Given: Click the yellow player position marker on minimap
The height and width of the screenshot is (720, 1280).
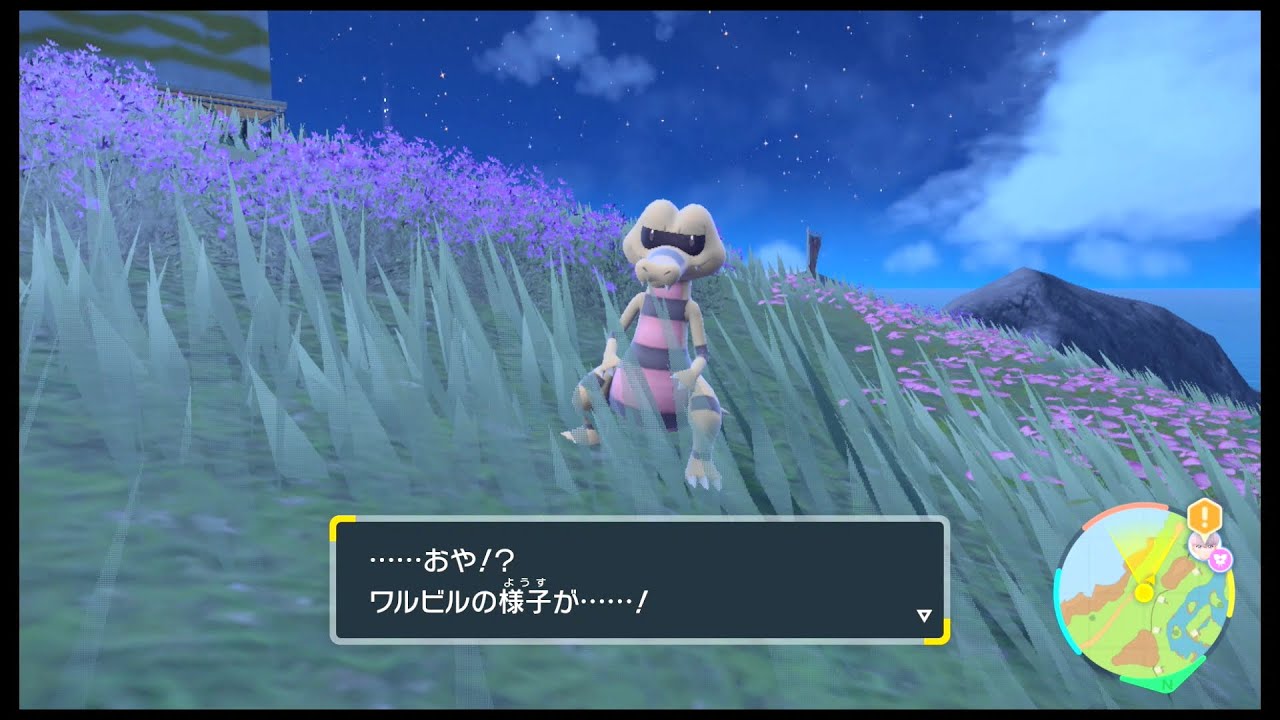Looking at the screenshot, I should point(1143,592).
